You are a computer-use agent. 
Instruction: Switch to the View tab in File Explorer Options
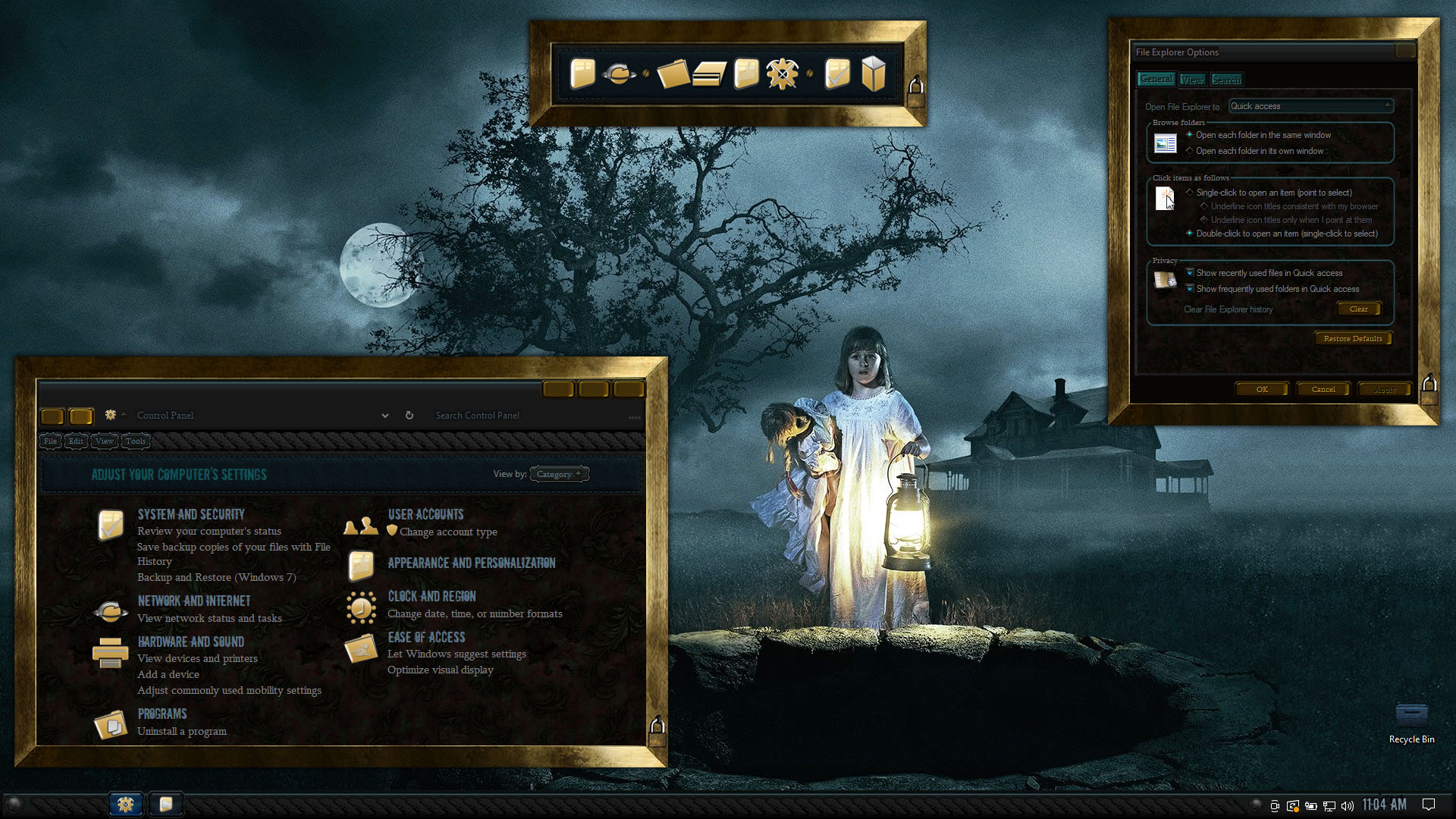1192,80
